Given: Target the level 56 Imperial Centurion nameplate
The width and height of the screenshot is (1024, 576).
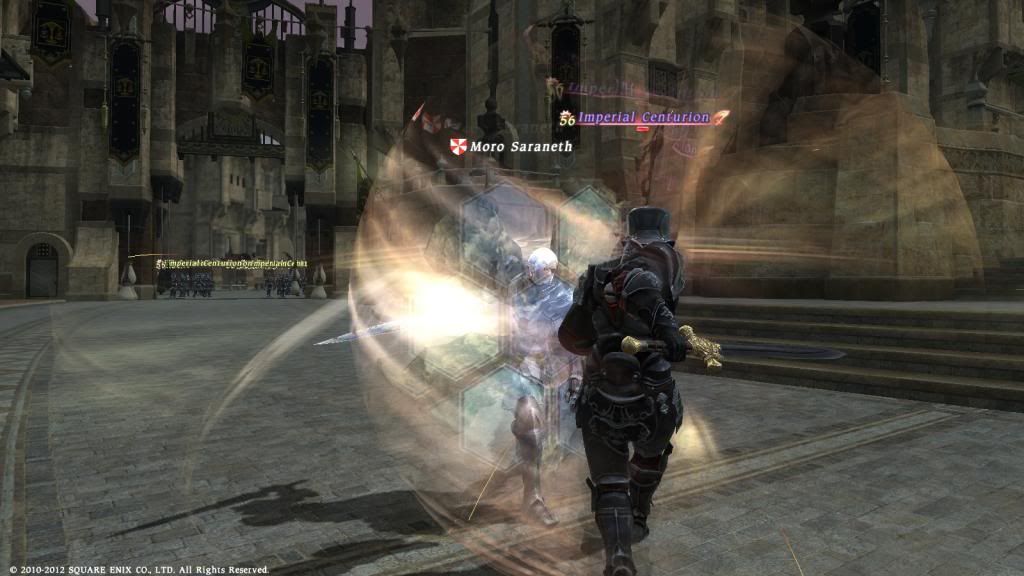Looking at the screenshot, I should 643,118.
